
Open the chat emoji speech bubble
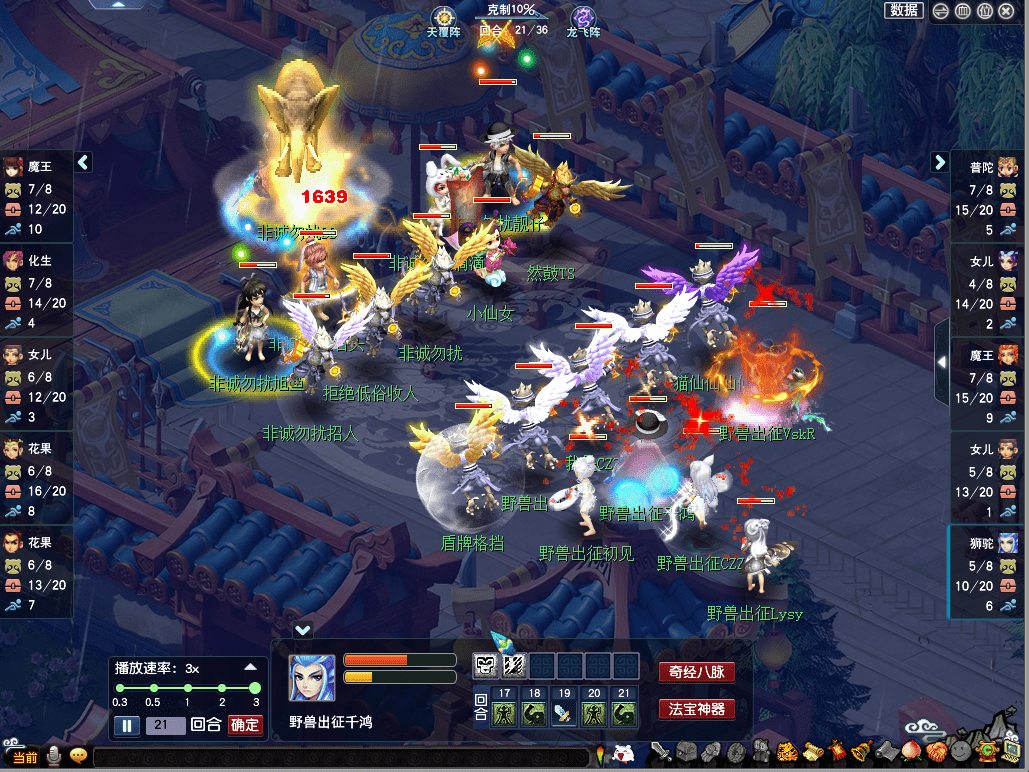click(78, 756)
